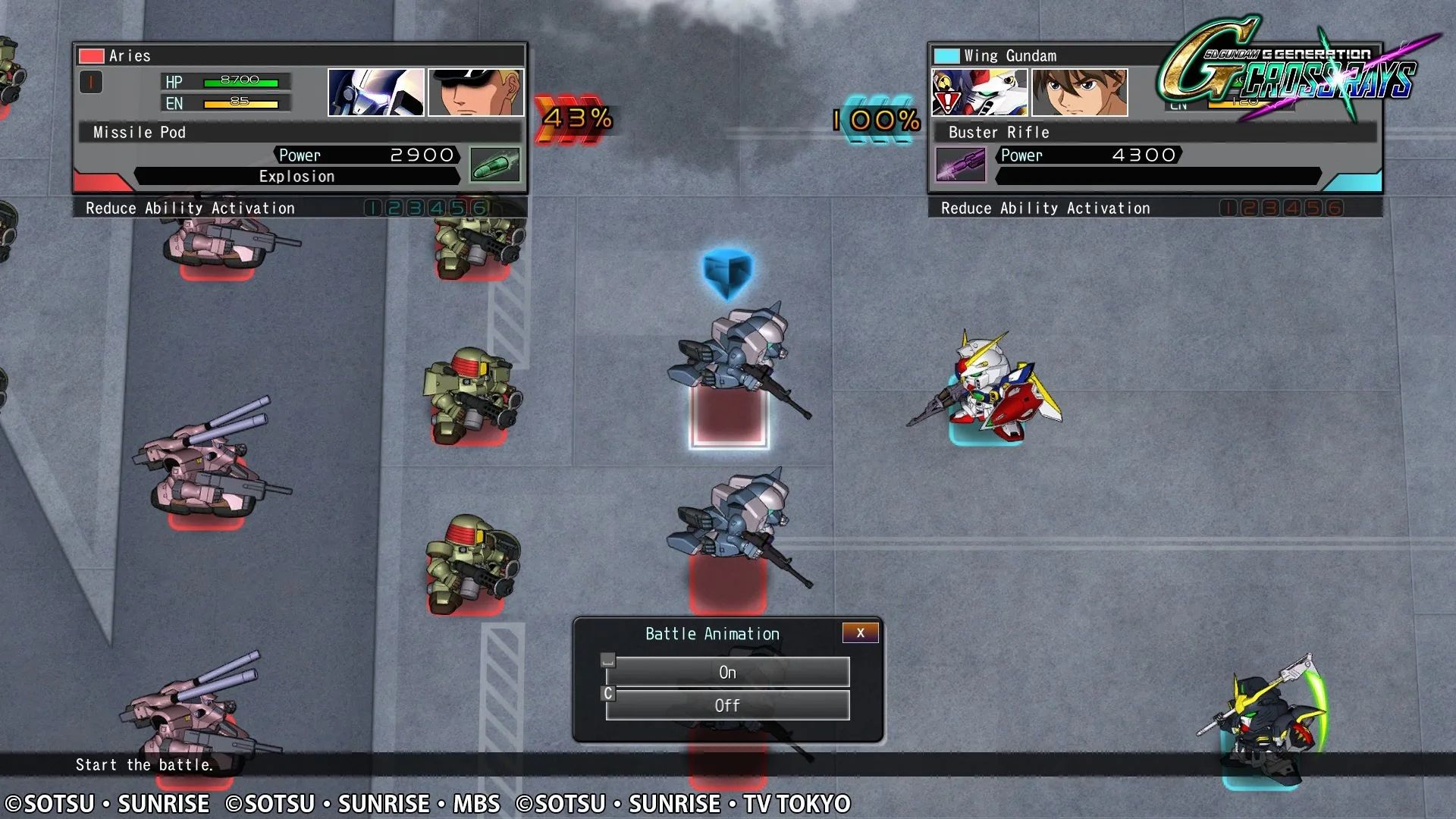Viewport: 1456px width, 819px height.
Task: Click Wing Gundam's warning-marked unit portrait
Action: (x=980, y=91)
